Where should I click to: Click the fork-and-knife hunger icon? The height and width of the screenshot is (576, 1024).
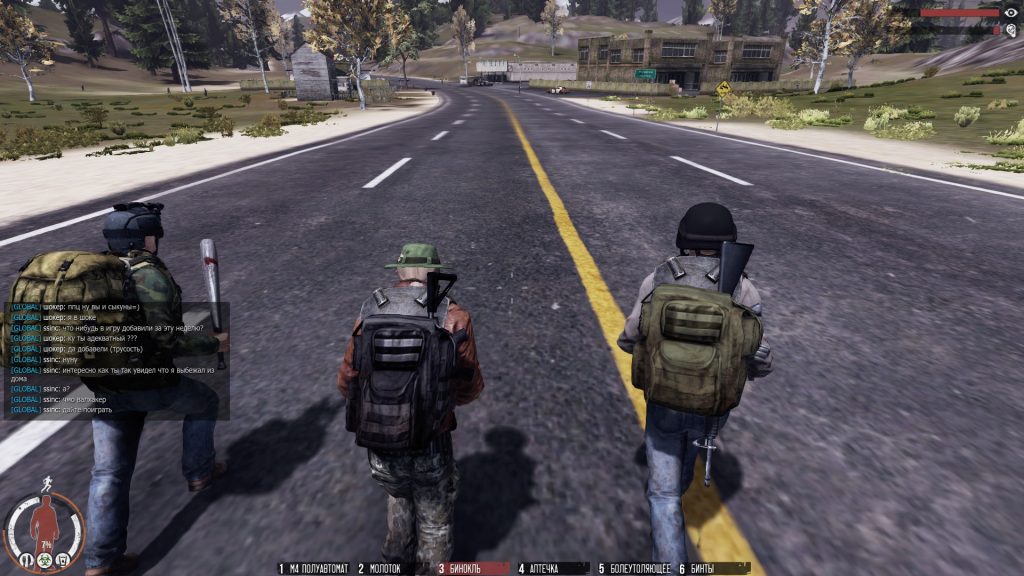27,559
